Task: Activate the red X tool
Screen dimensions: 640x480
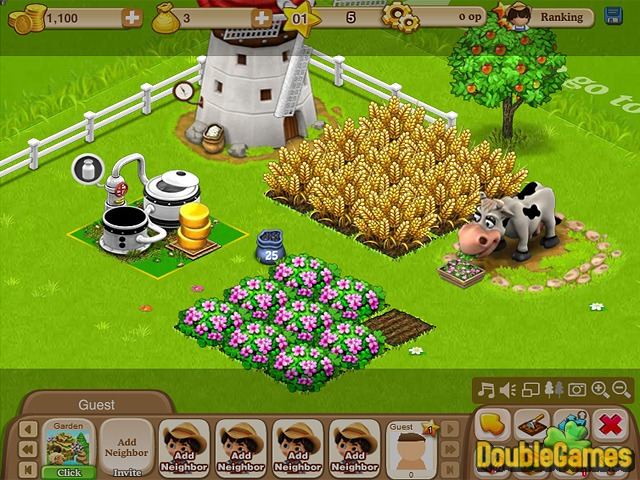Action: (x=609, y=425)
